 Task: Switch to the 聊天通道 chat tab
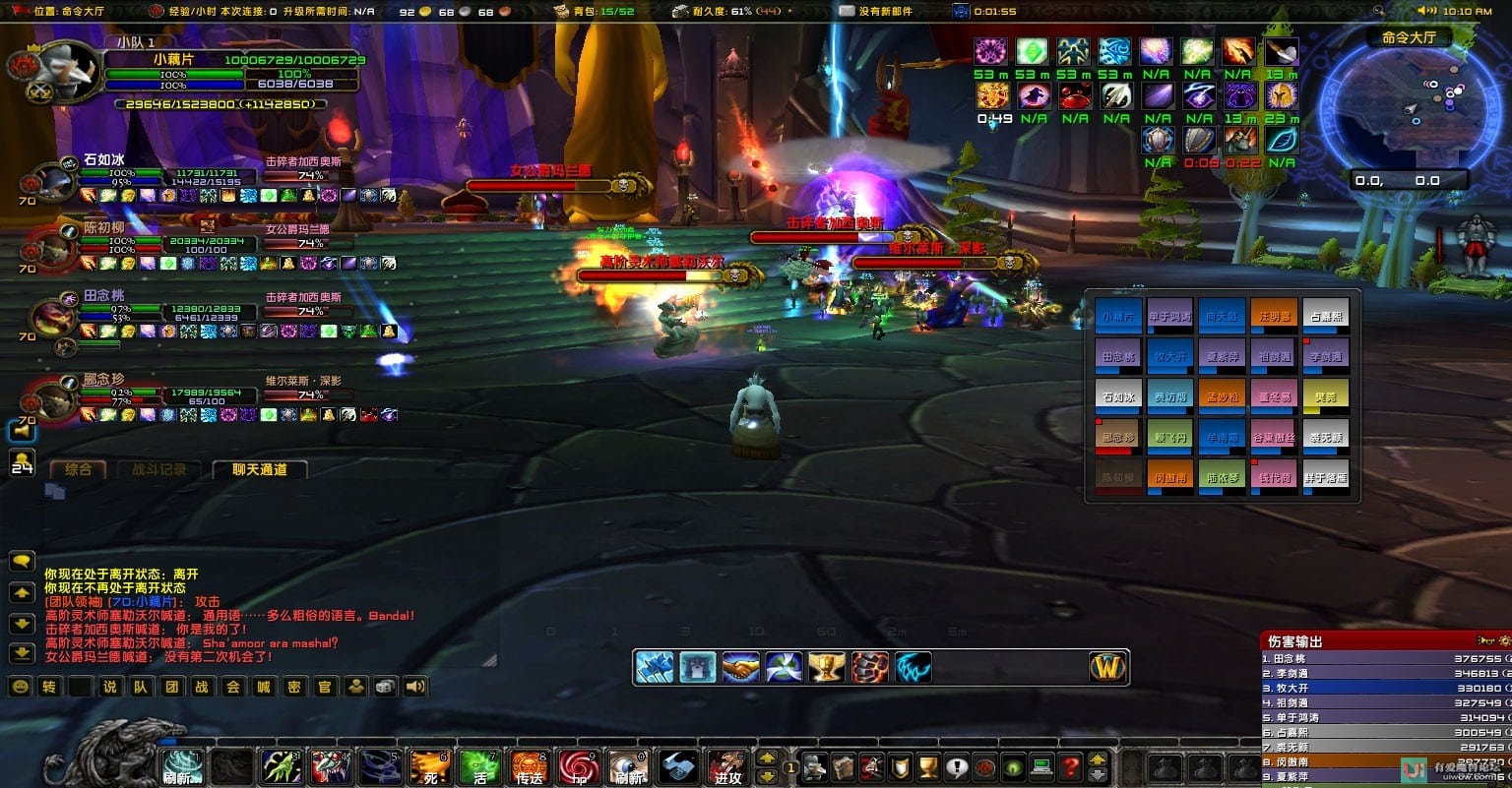click(x=260, y=470)
